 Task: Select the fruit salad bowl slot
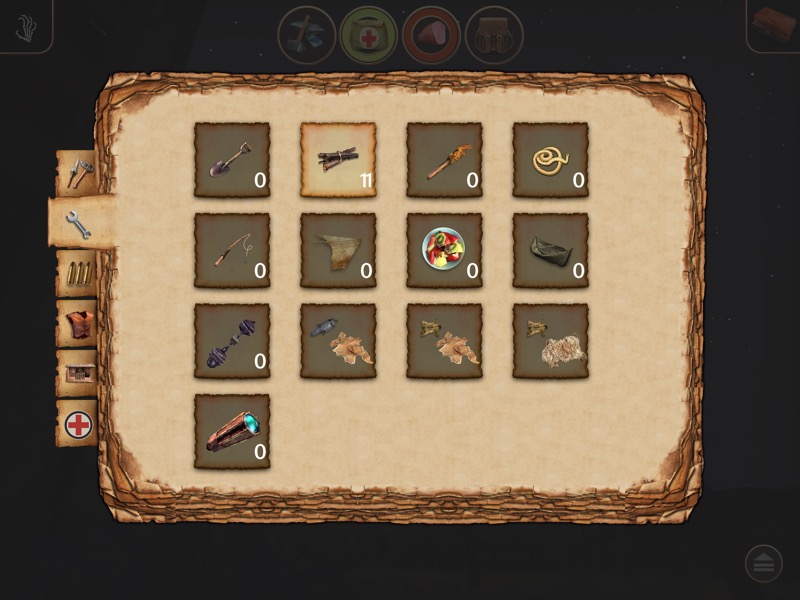pos(444,250)
